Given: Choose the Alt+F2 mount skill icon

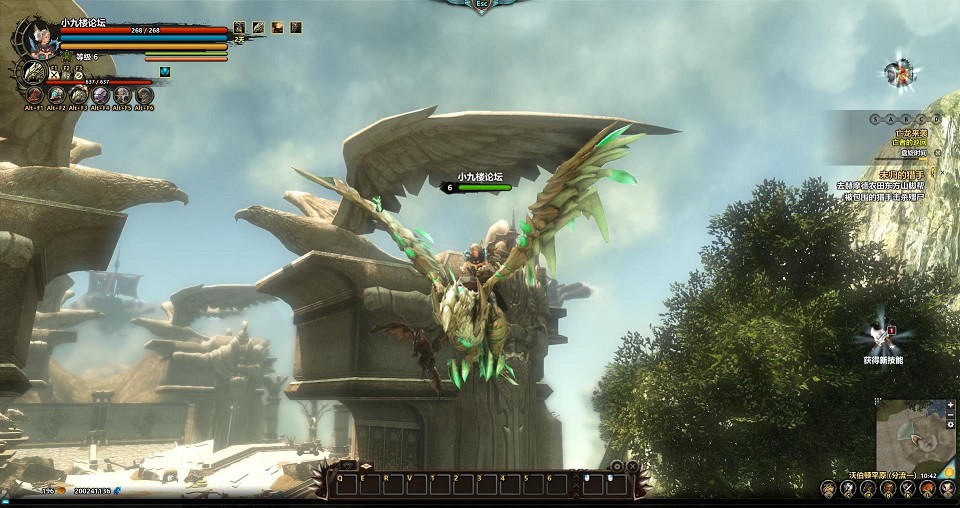Looking at the screenshot, I should click(x=56, y=96).
